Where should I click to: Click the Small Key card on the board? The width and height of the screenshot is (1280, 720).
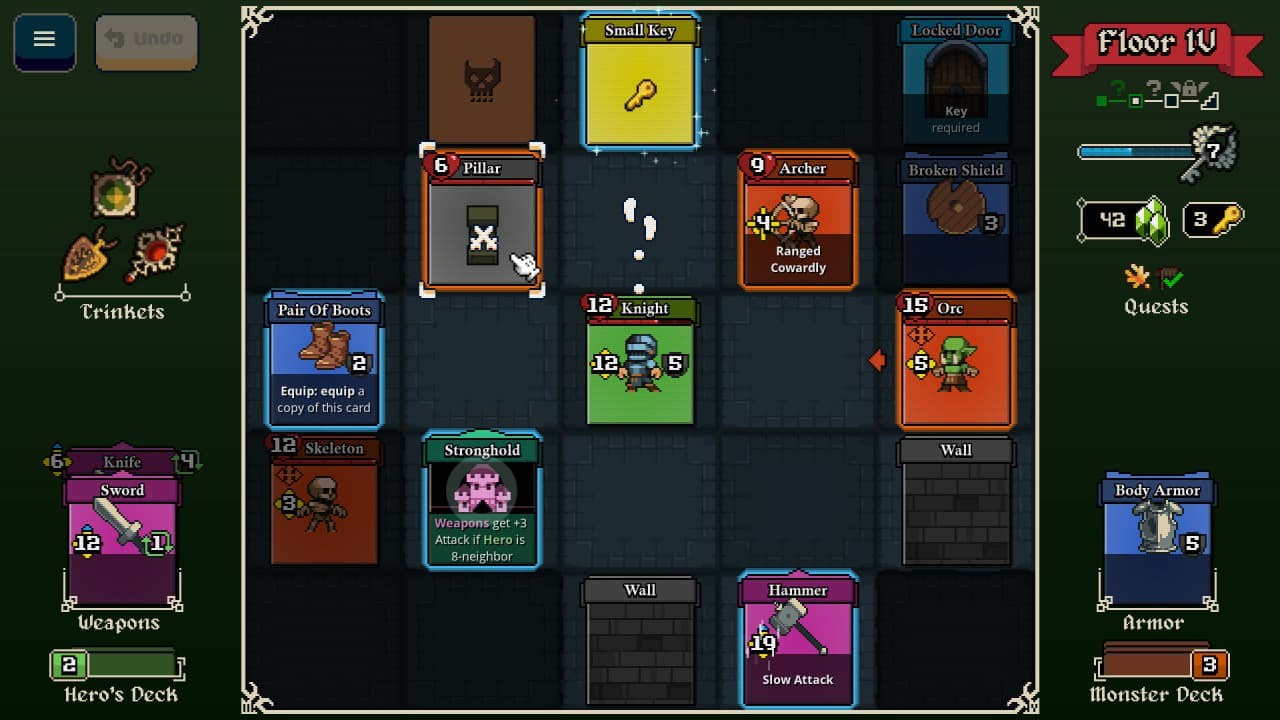[640, 80]
